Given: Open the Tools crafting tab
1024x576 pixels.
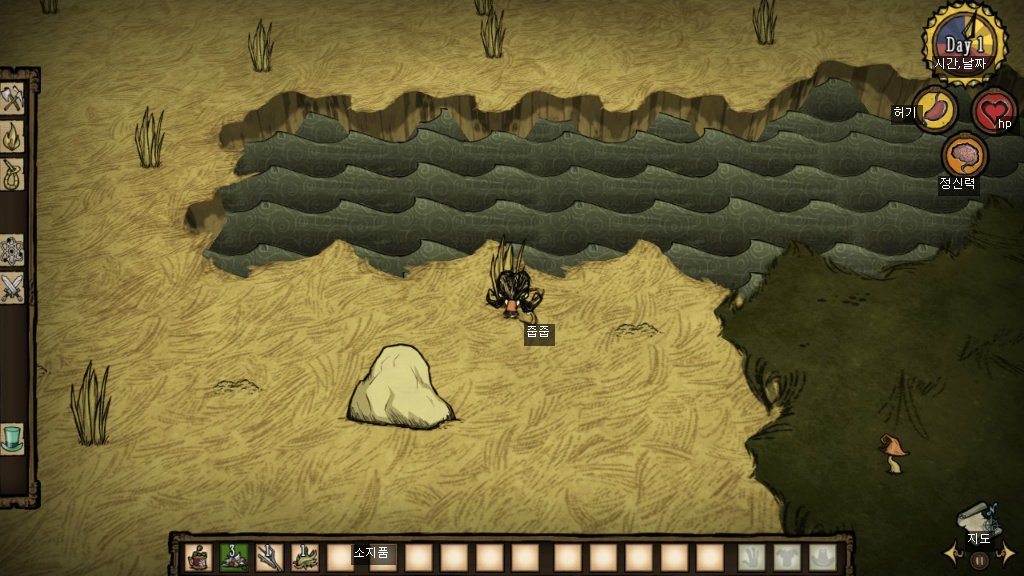Looking at the screenshot, I should click(x=12, y=99).
